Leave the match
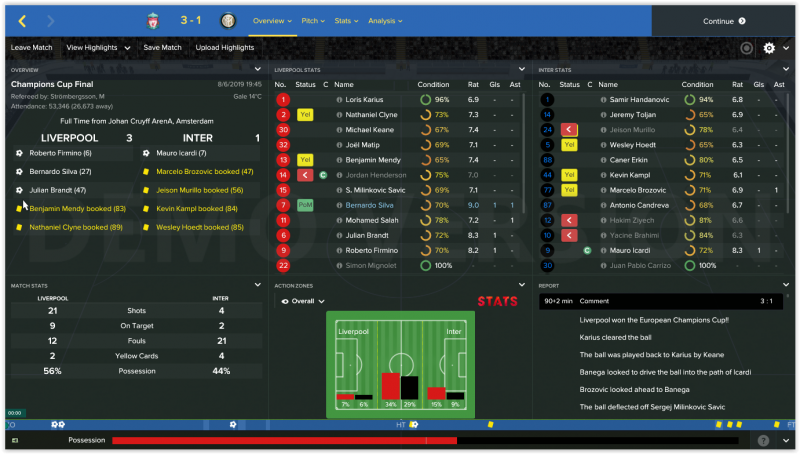This screenshot has width=800, height=454. point(32,47)
